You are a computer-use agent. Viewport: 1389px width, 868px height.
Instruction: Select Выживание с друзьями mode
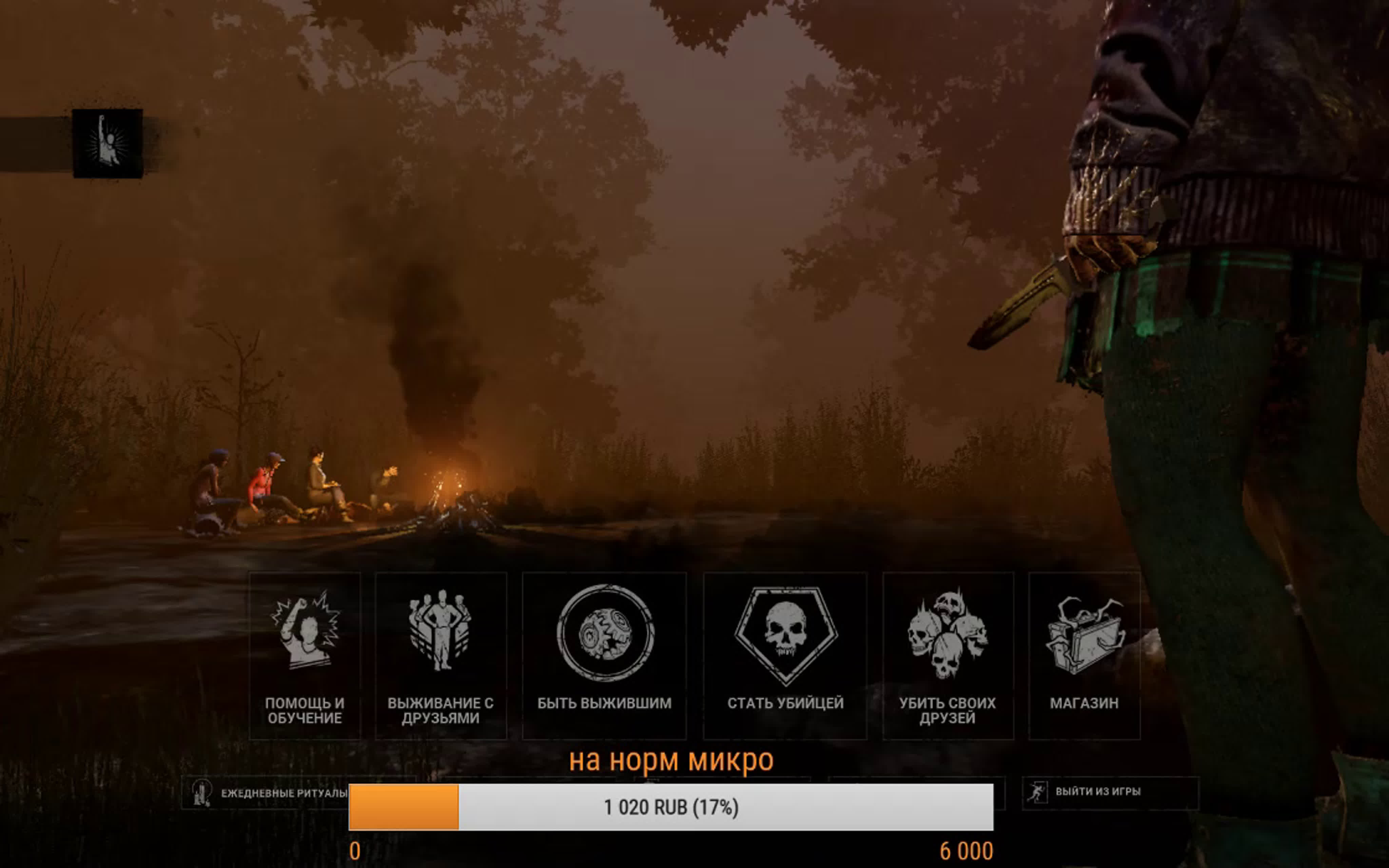[440, 656]
